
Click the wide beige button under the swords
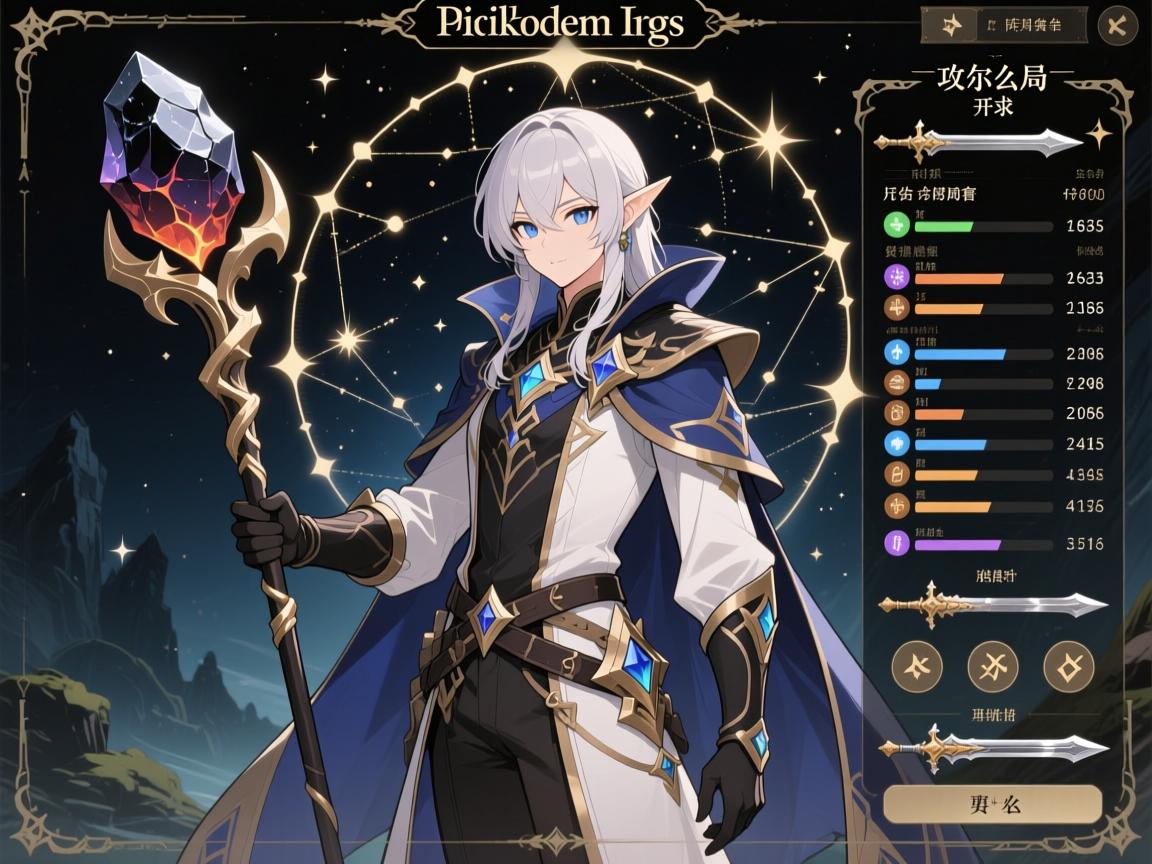coord(992,803)
